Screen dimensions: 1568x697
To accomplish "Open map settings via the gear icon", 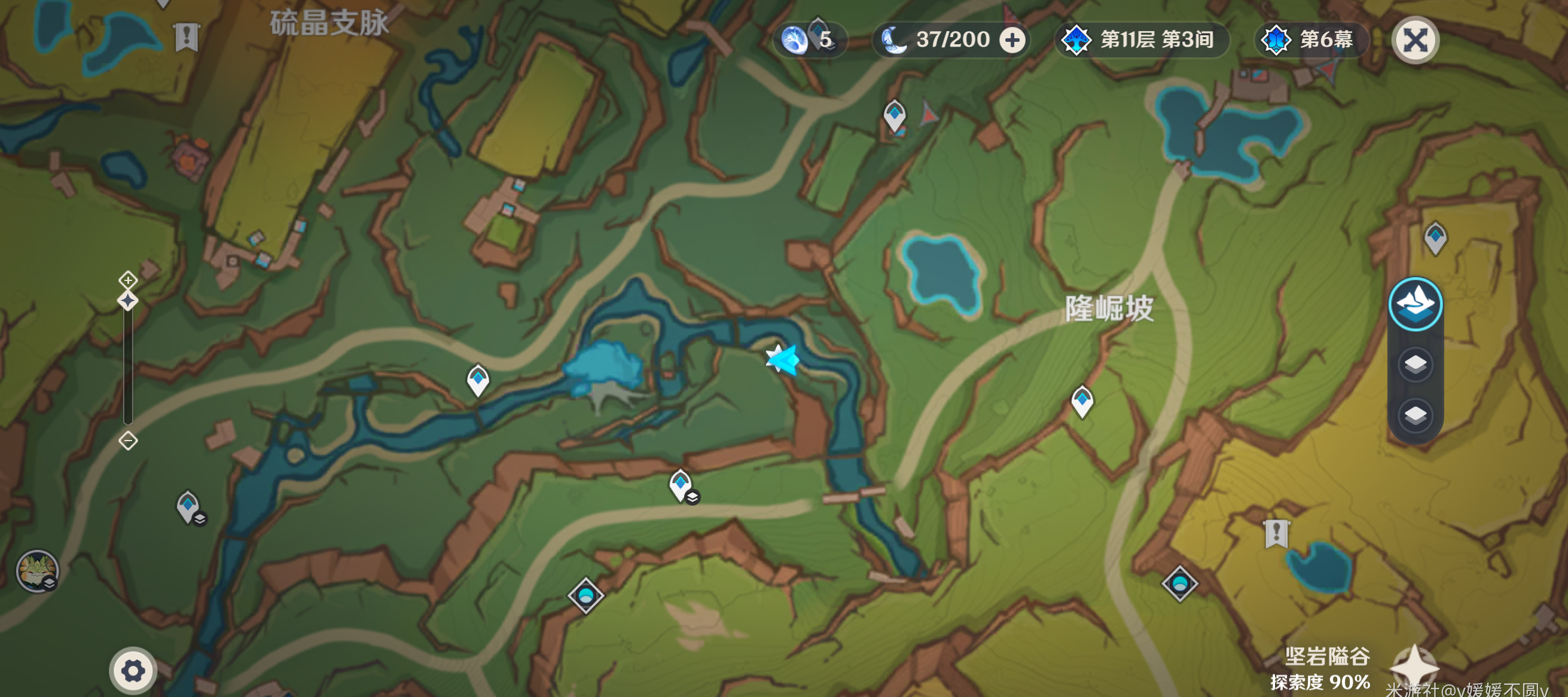I will pyautogui.click(x=133, y=671).
